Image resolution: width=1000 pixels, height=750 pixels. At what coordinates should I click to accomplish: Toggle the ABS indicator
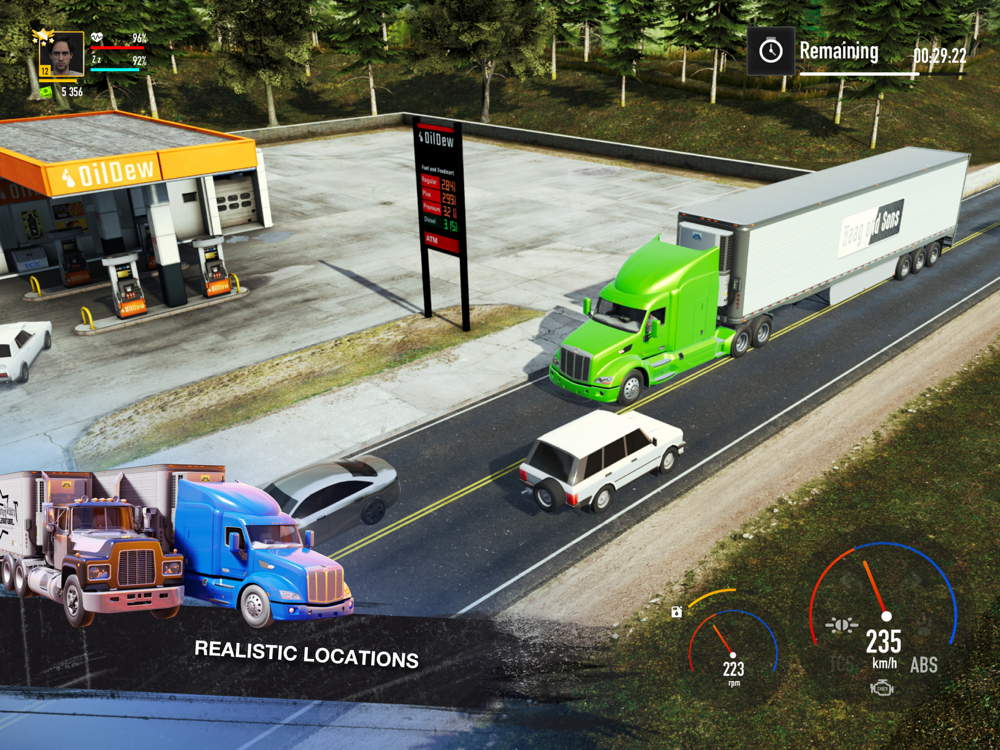[x=923, y=664]
